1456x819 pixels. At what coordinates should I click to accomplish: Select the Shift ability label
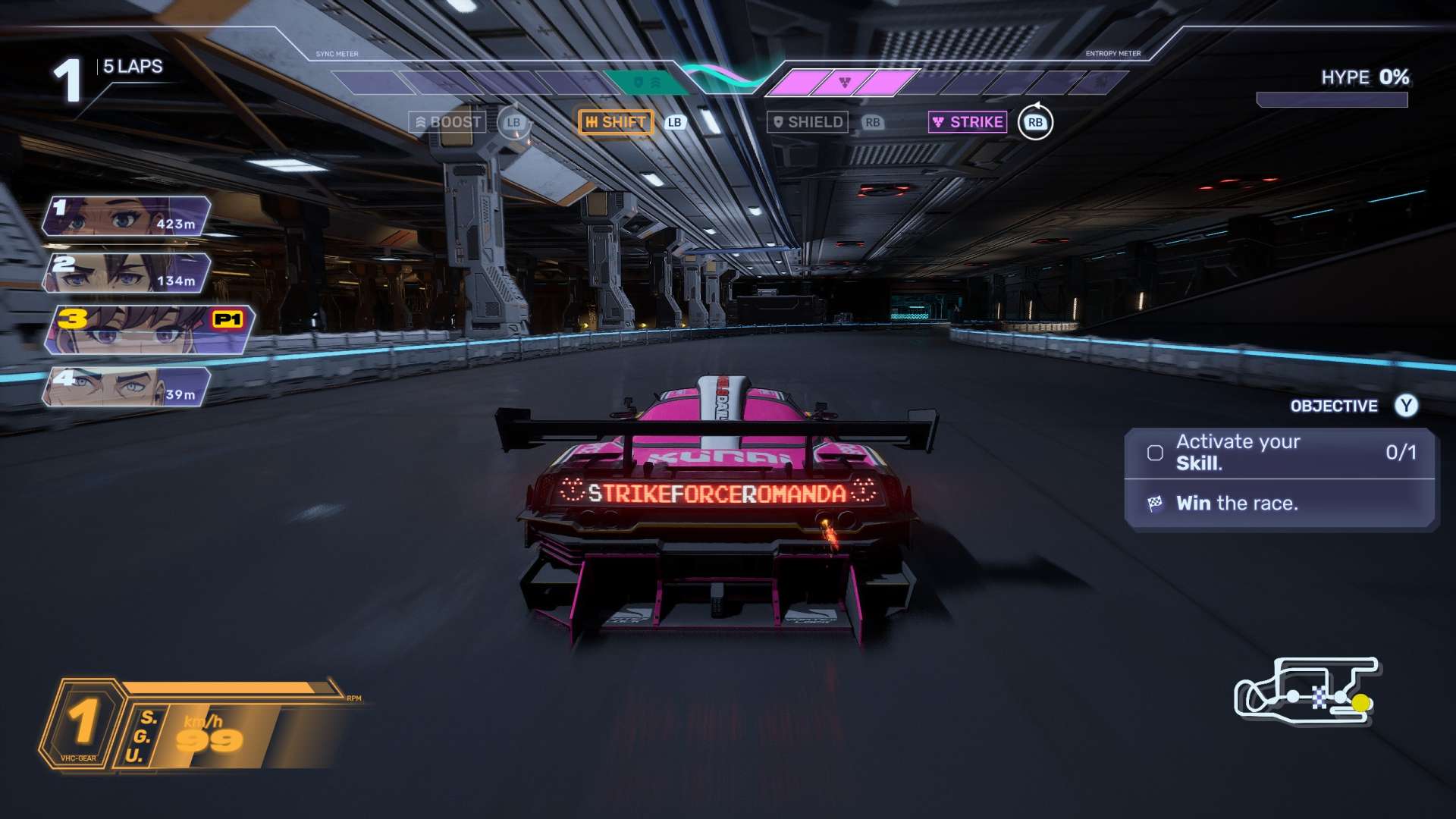616,122
